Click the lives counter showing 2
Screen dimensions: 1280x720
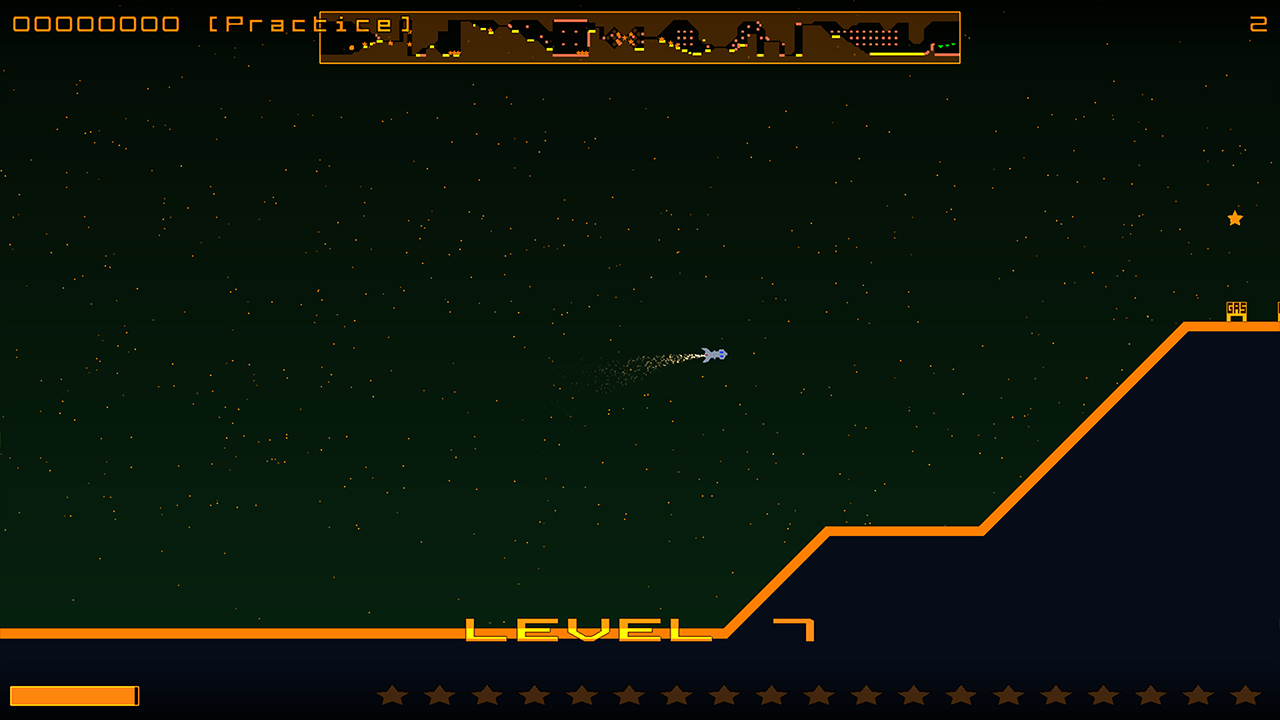point(1259,25)
